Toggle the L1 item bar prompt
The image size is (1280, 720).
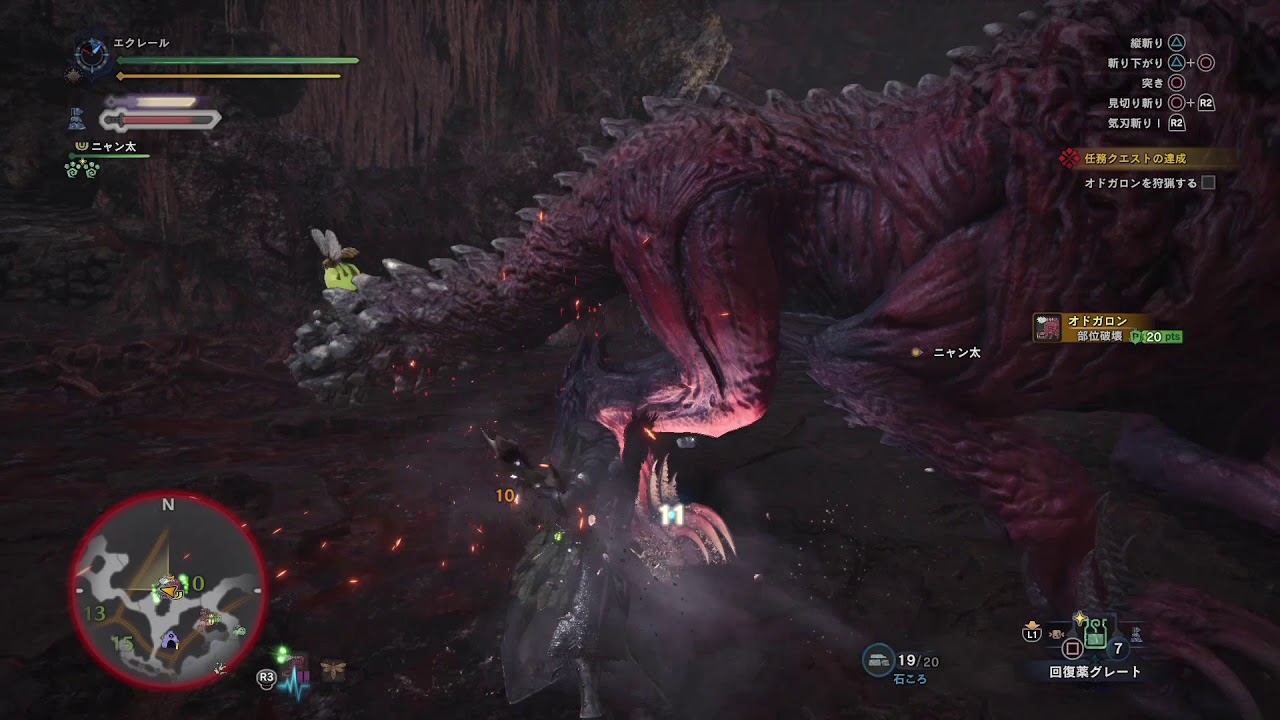(1032, 634)
